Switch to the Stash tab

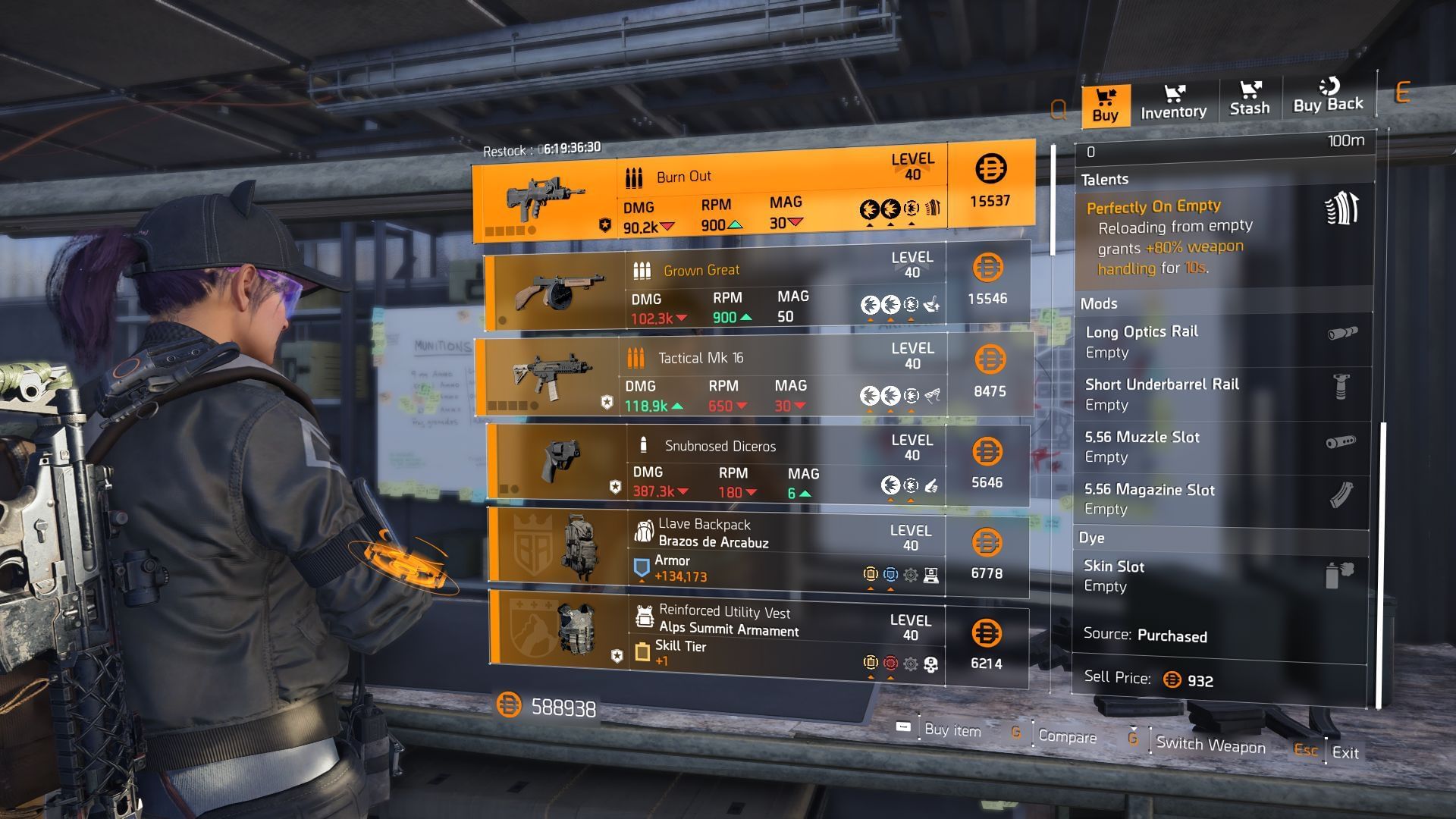tap(1249, 100)
